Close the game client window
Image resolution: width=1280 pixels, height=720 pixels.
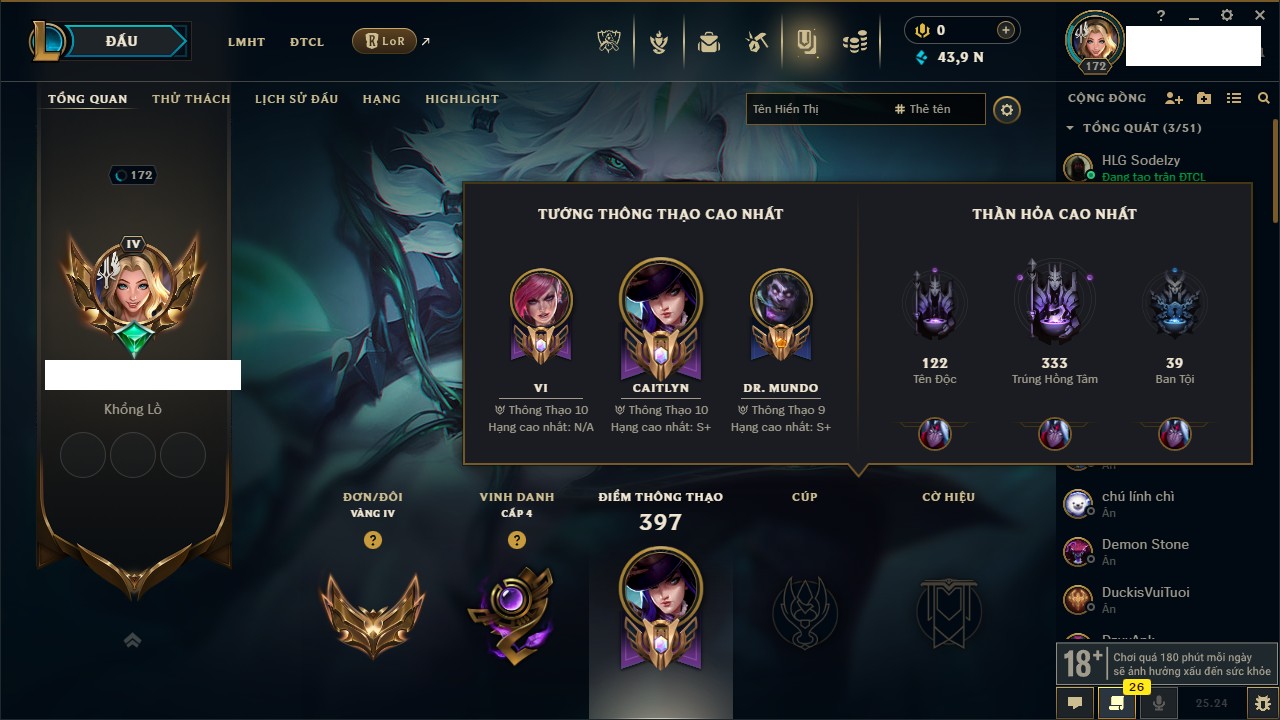[x=1256, y=16]
